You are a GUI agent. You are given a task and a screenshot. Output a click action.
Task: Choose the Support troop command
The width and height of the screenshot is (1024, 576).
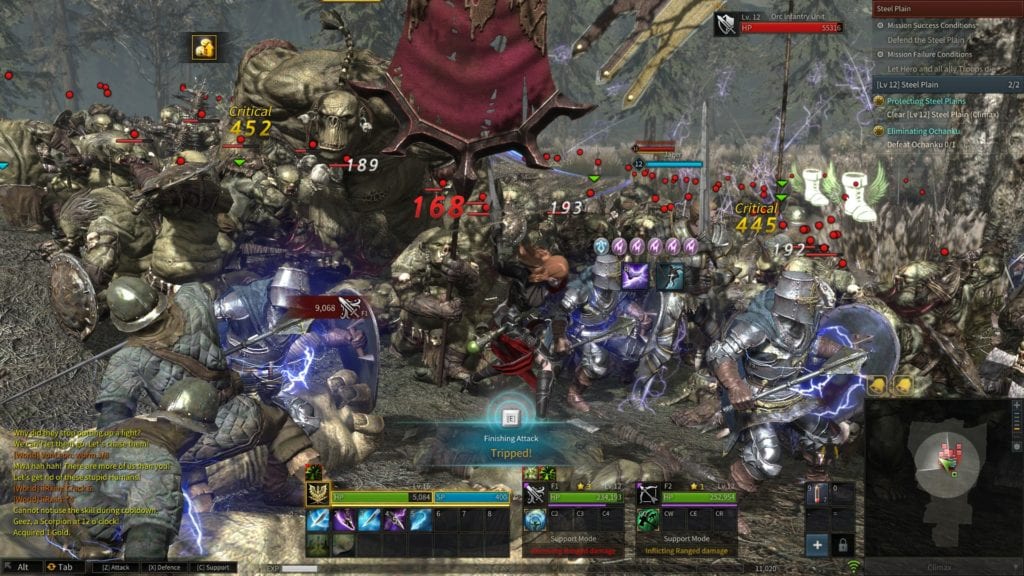coord(212,567)
